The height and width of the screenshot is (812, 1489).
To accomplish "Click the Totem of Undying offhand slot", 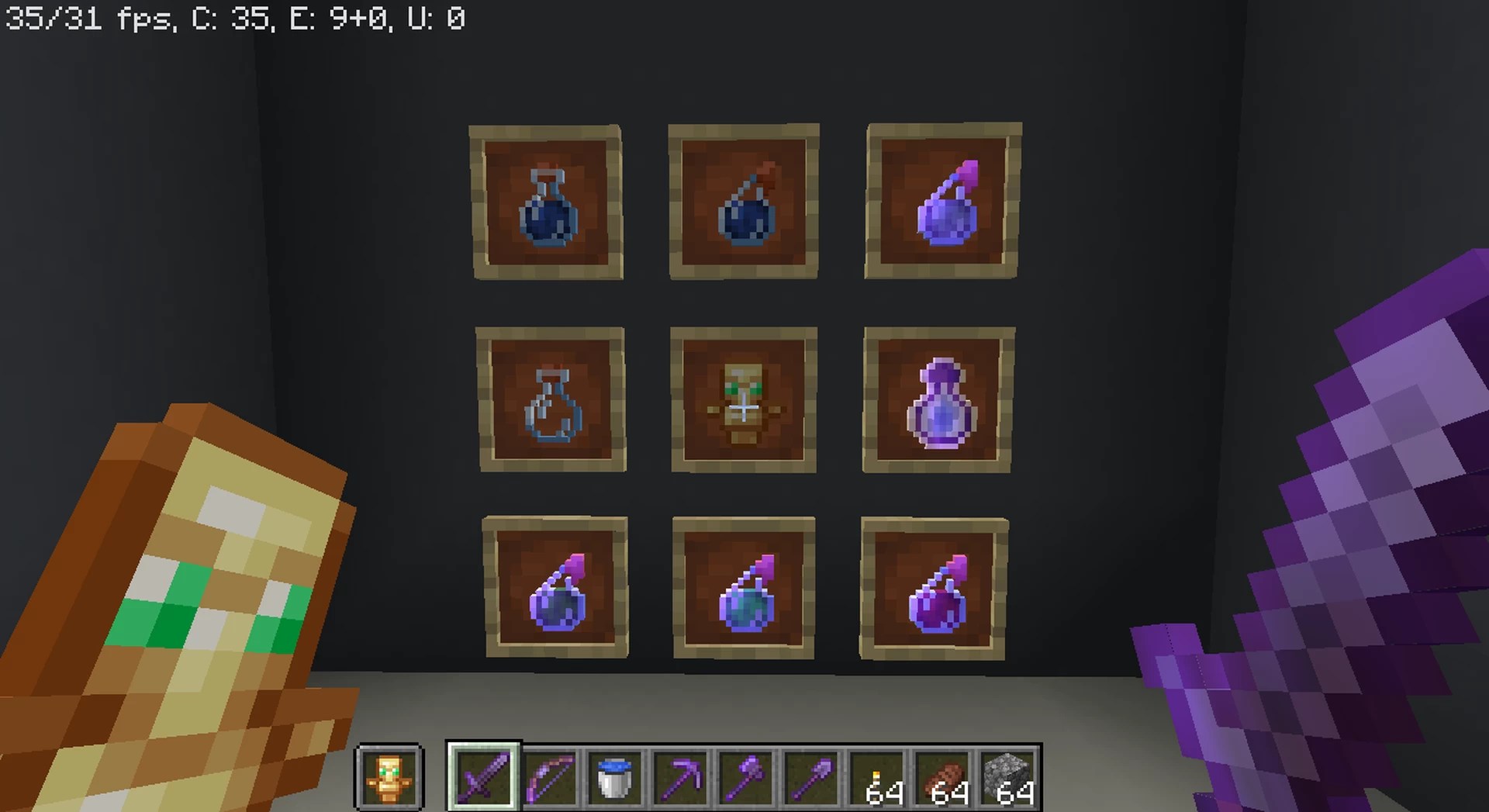I will pyautogui.click(x=389, y=779).
